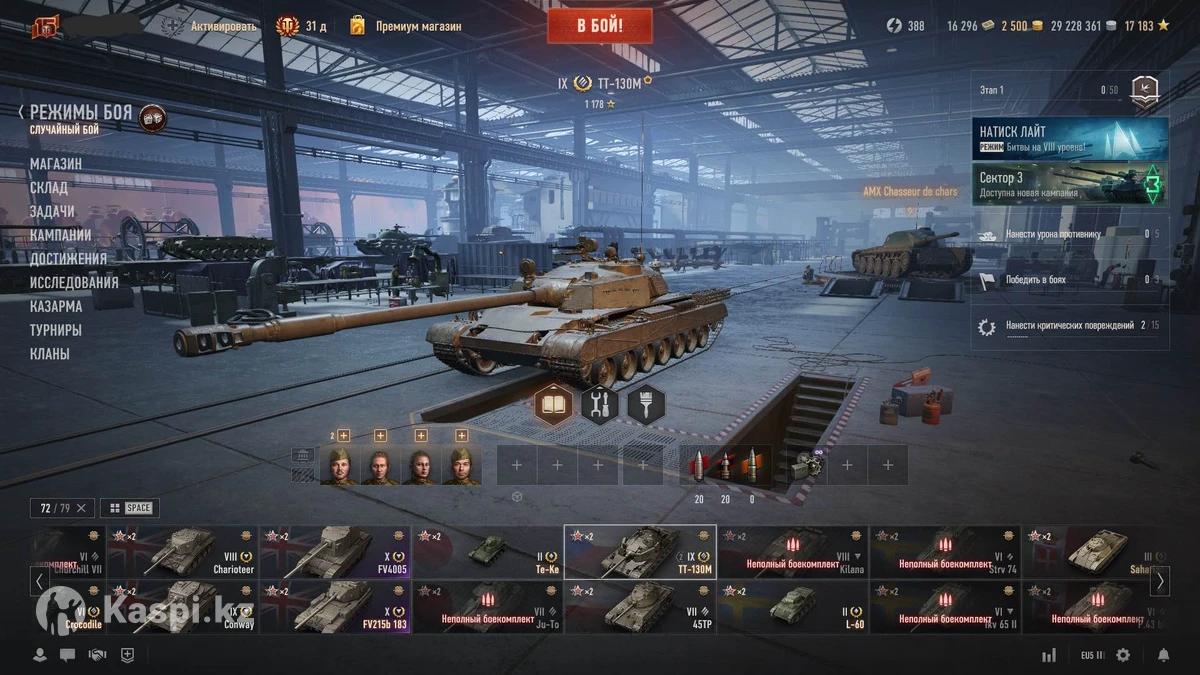Open the paintbrush customization button

645,405
